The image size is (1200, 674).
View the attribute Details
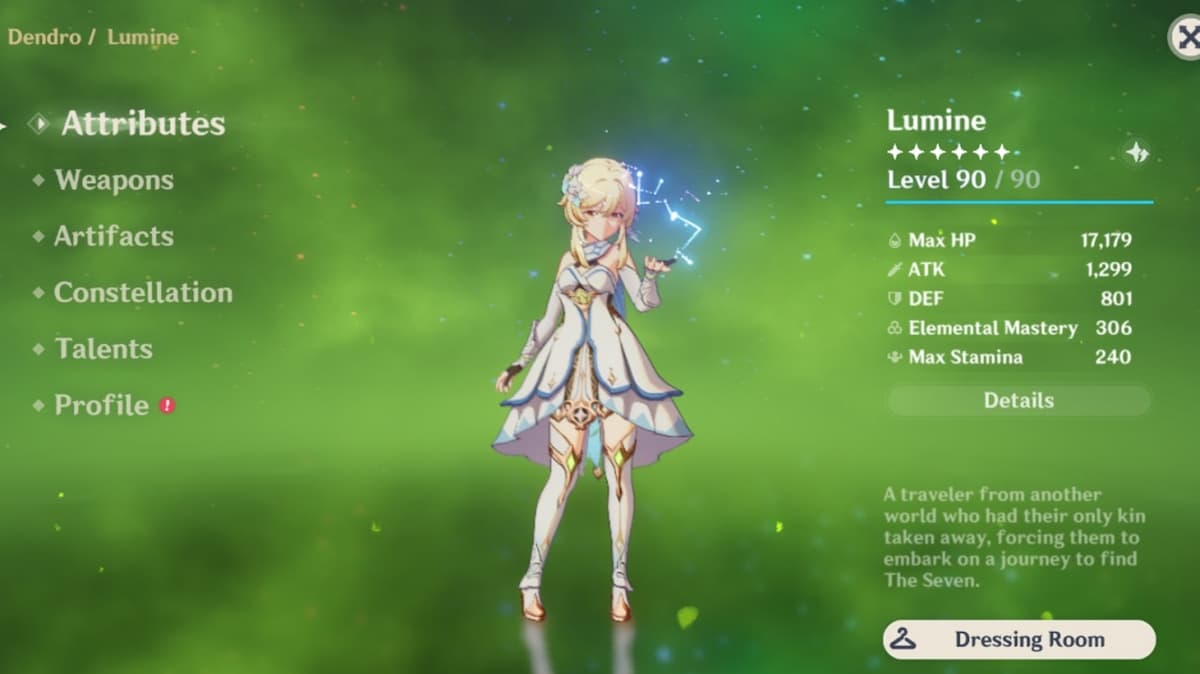(1018, 401)
